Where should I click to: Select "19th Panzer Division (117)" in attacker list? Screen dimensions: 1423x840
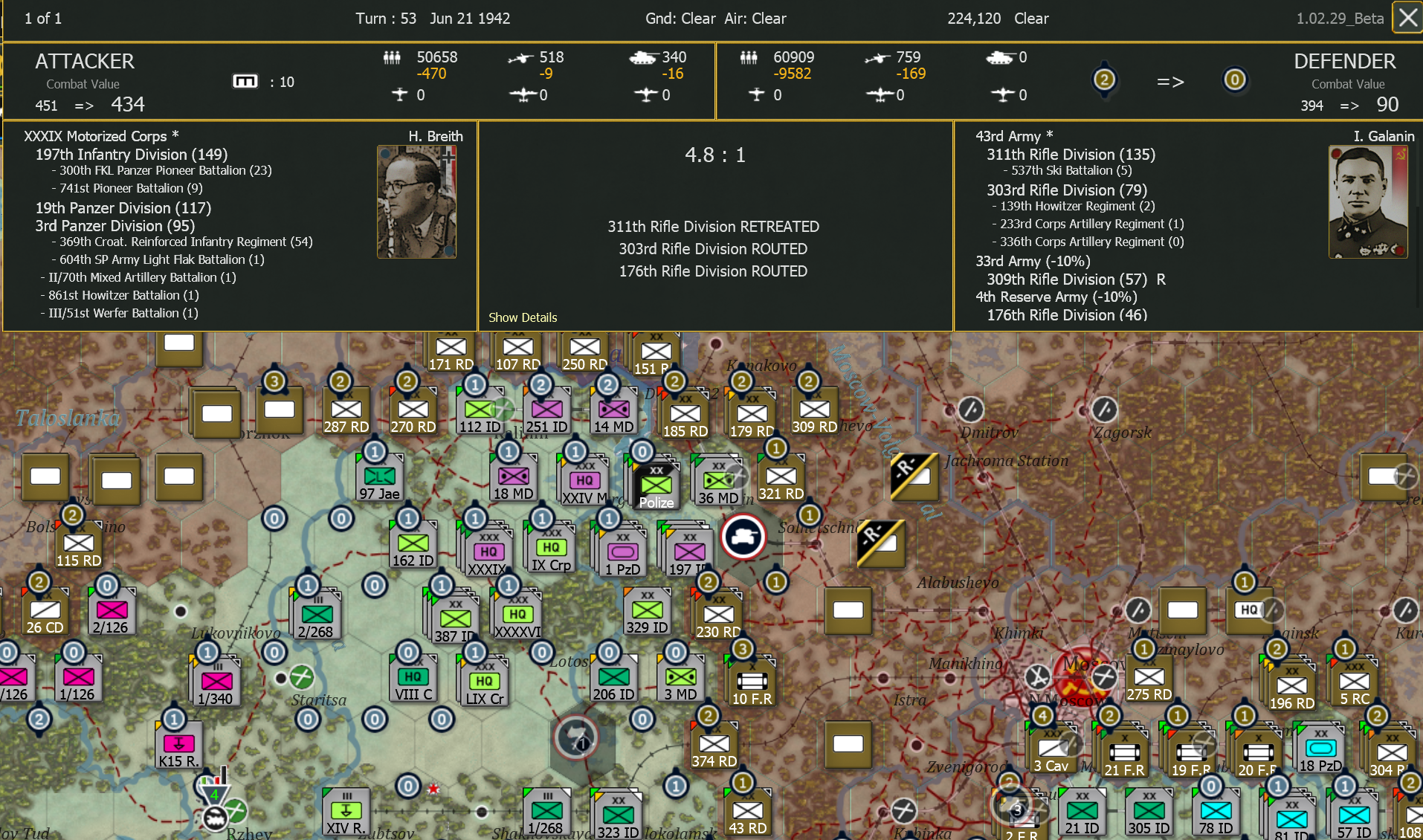click(123, 208)
